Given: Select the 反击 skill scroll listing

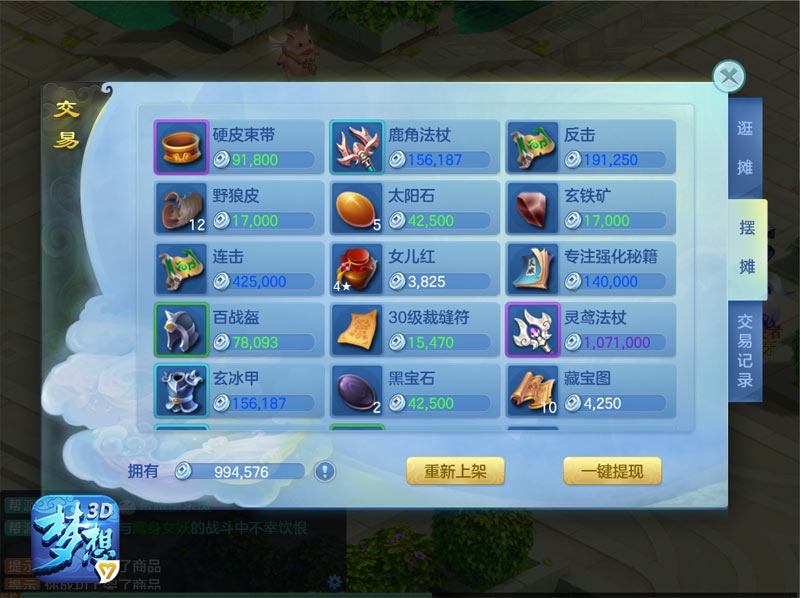Looking at the screenshot, I should coord(590,147).
